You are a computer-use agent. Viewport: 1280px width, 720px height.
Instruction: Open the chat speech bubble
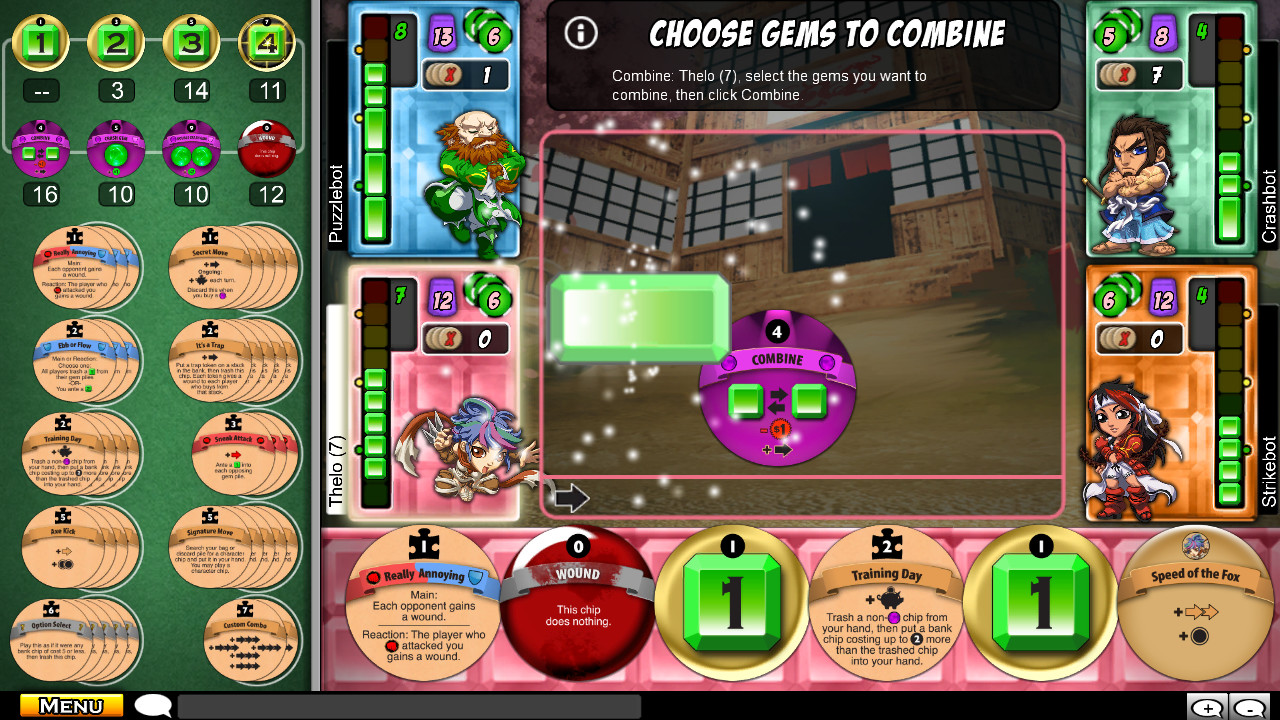(x=152, y=704)
